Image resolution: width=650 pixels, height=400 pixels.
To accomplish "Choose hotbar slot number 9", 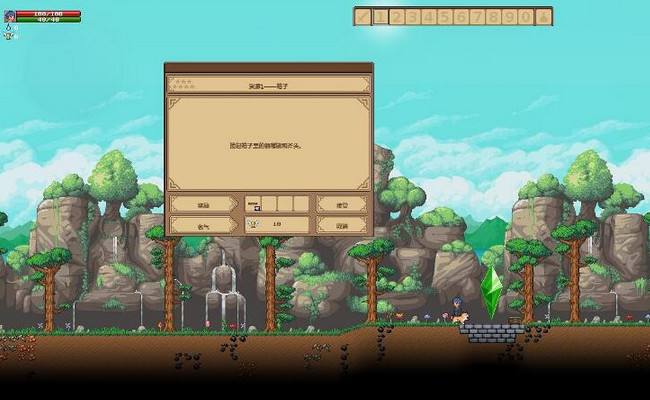I will pos(510,16).
